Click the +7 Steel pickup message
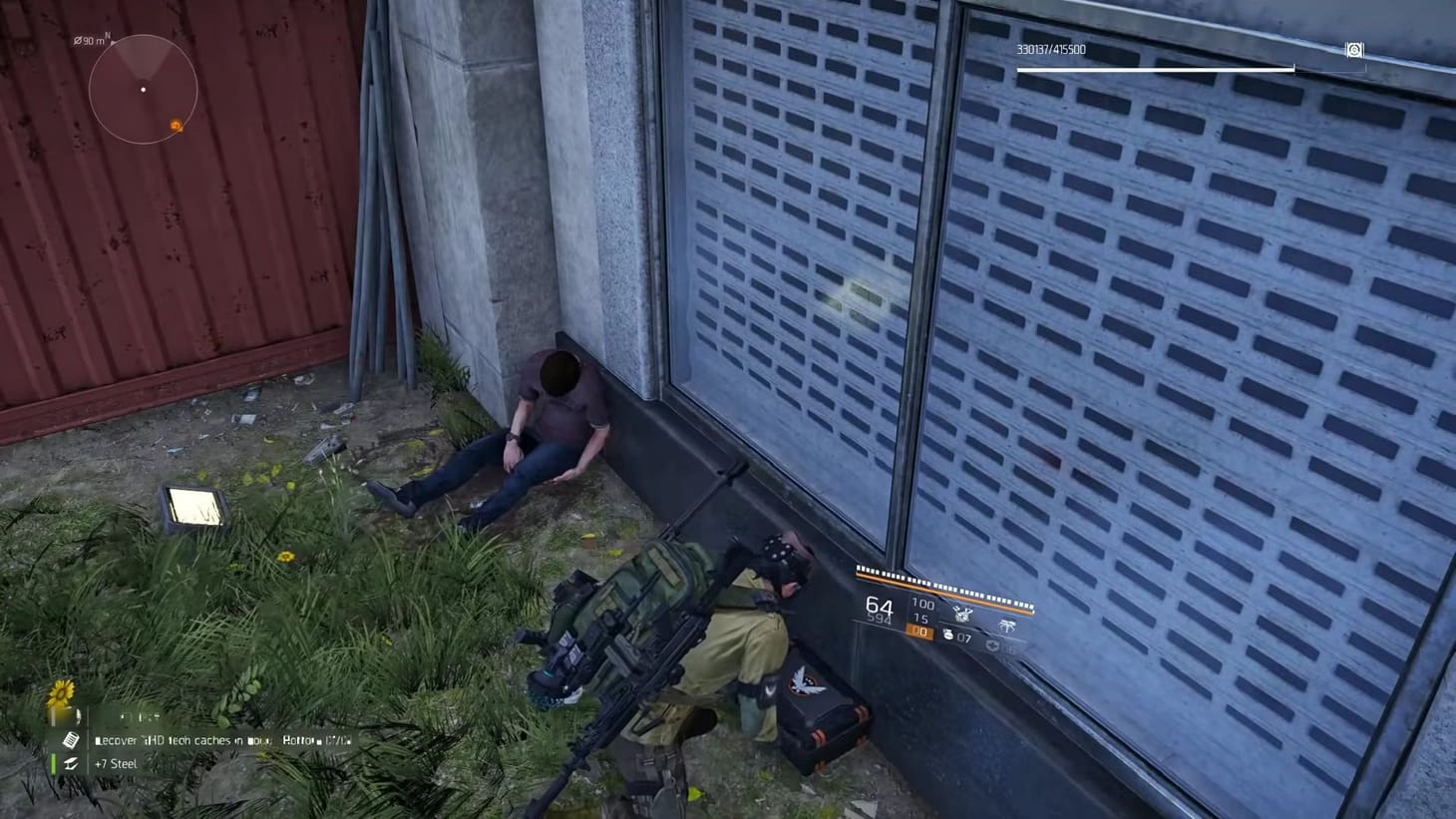The height and width of the screenshot is (819, 1456). click(116, 763)
